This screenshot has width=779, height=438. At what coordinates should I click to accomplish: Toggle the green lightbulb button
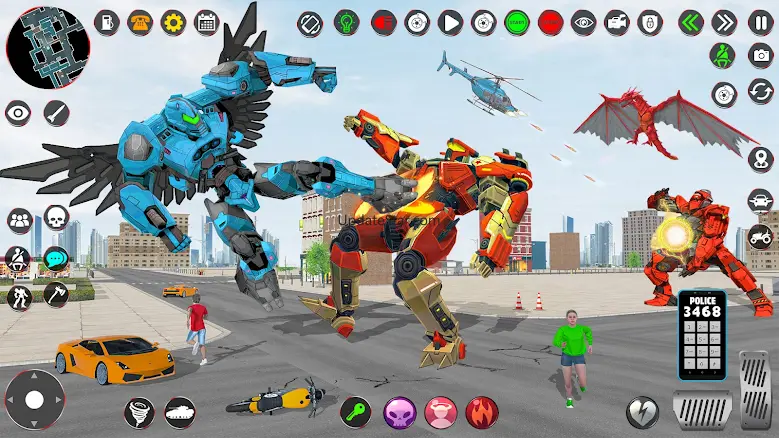pyautogui.click(x=347, y=21)
